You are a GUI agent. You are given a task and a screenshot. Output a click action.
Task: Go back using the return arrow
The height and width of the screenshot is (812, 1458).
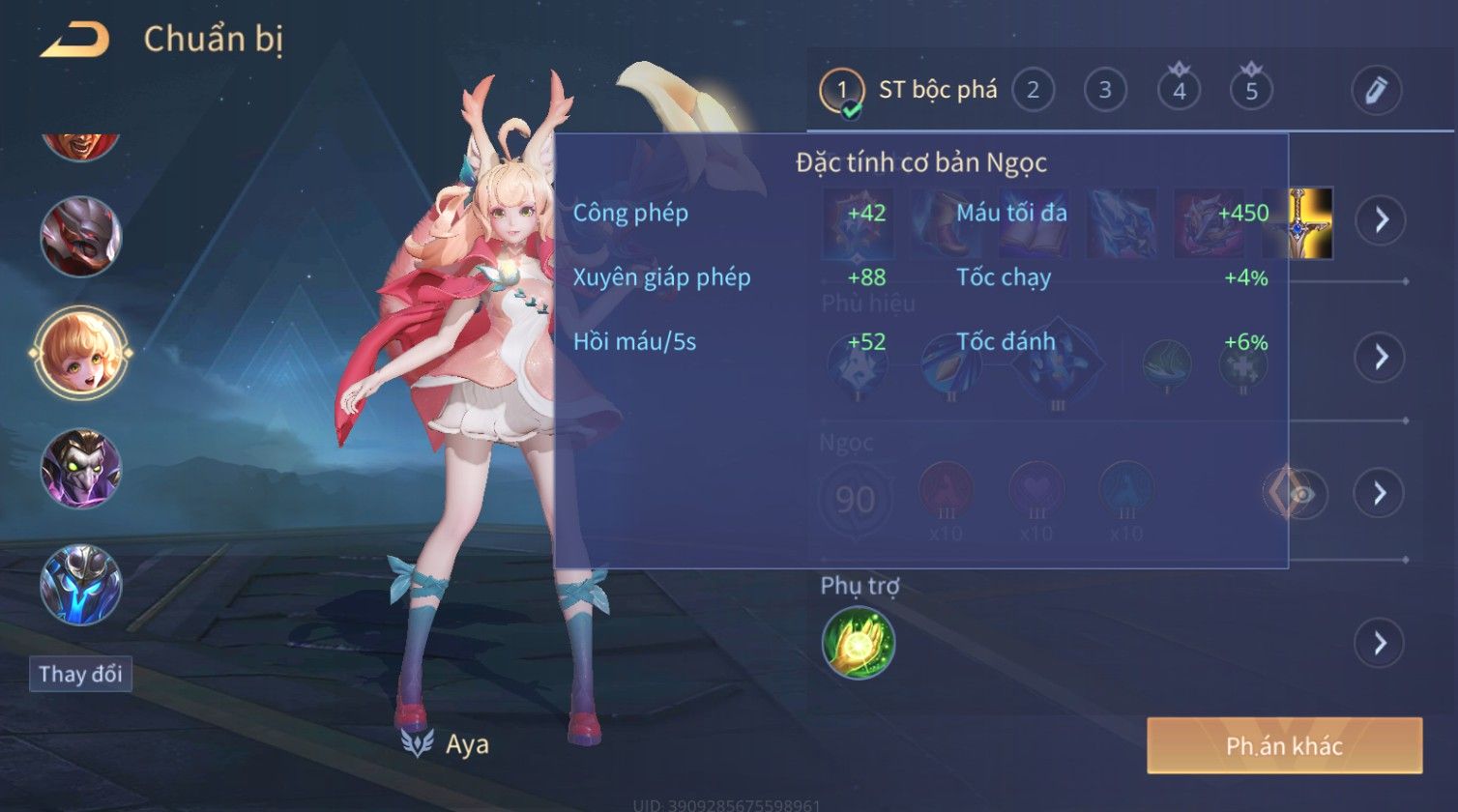[74, 41]
